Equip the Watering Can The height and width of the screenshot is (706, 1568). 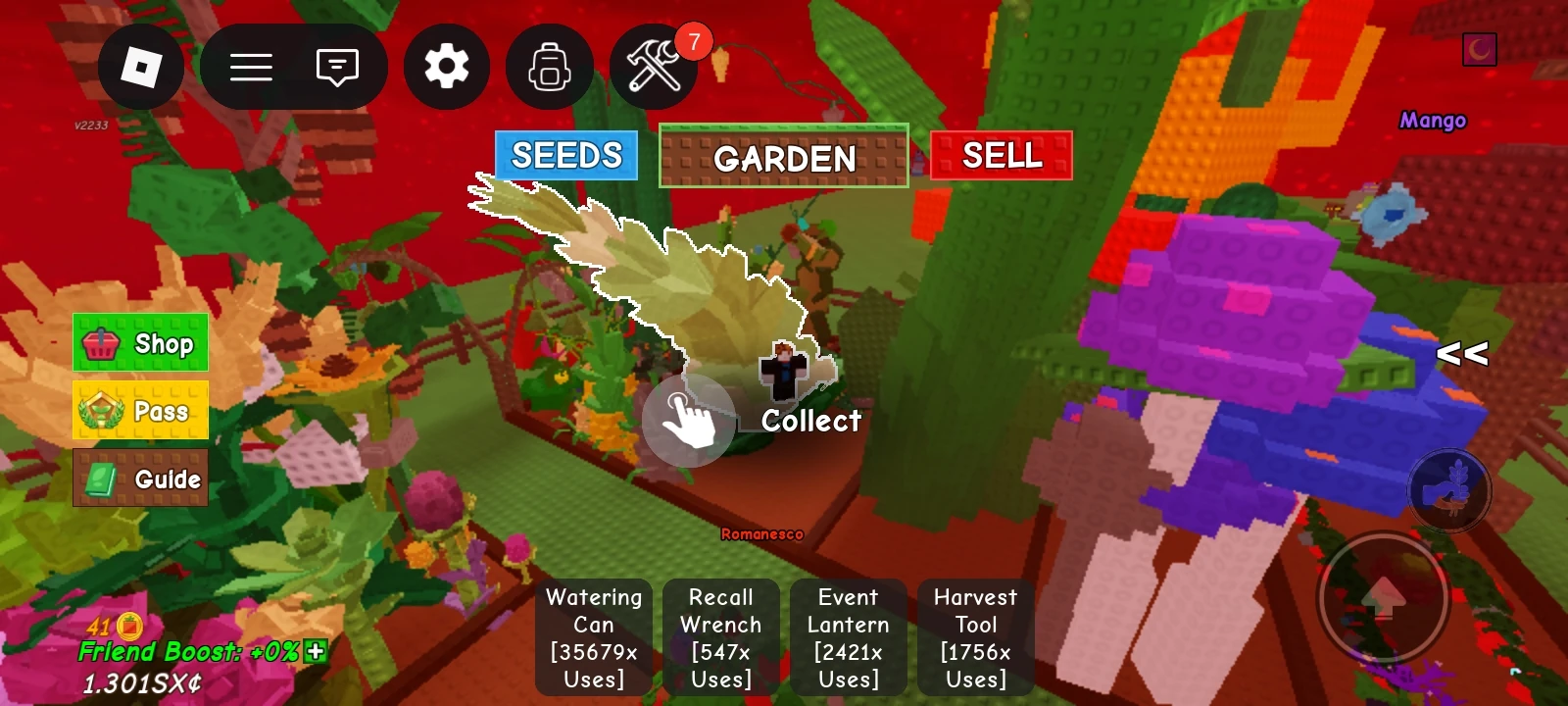[593, 636]
